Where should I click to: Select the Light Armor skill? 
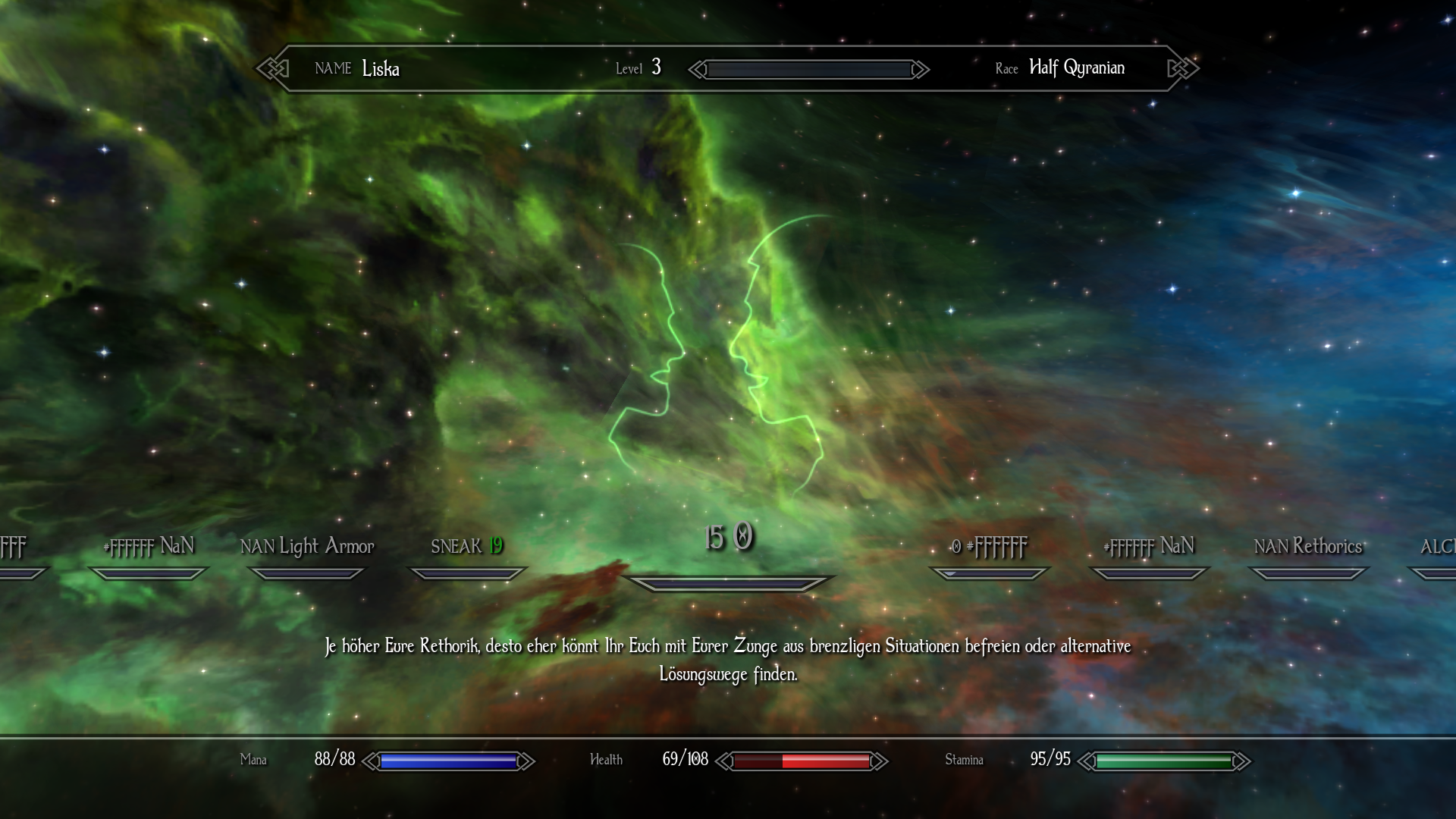tap(308, 545)
